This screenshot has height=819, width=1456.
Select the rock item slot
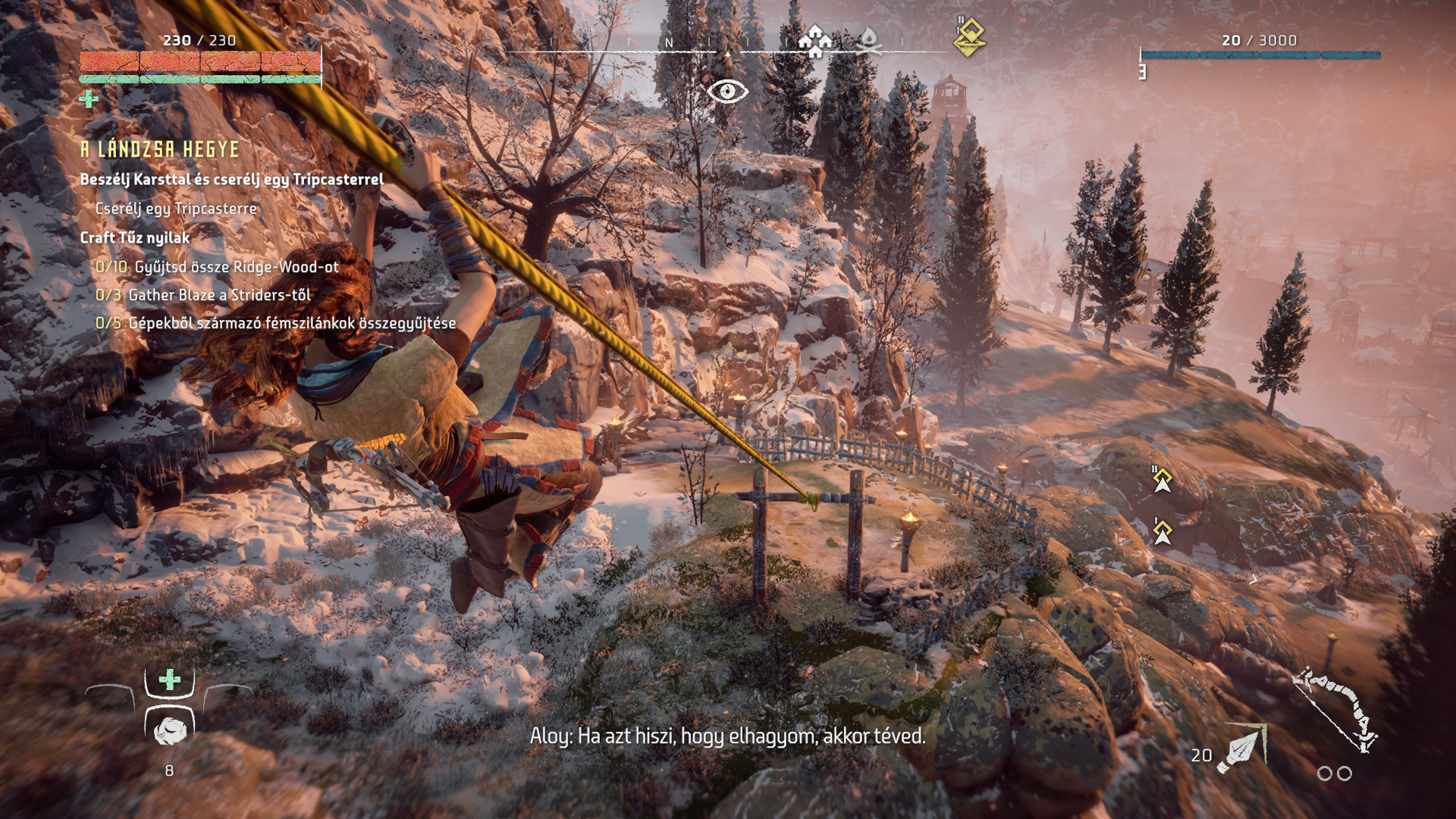(x=170, y=730)
